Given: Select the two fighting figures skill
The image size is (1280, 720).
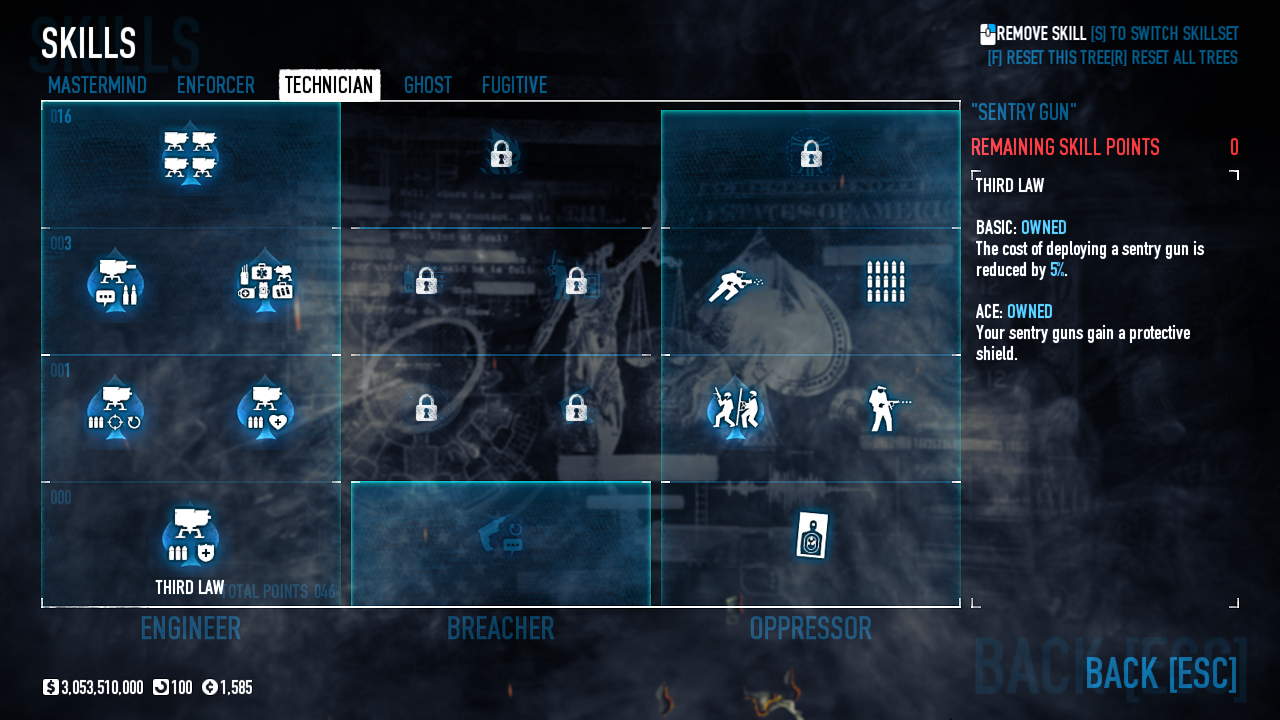Looking at the screenshot, I should pos(735,408).
